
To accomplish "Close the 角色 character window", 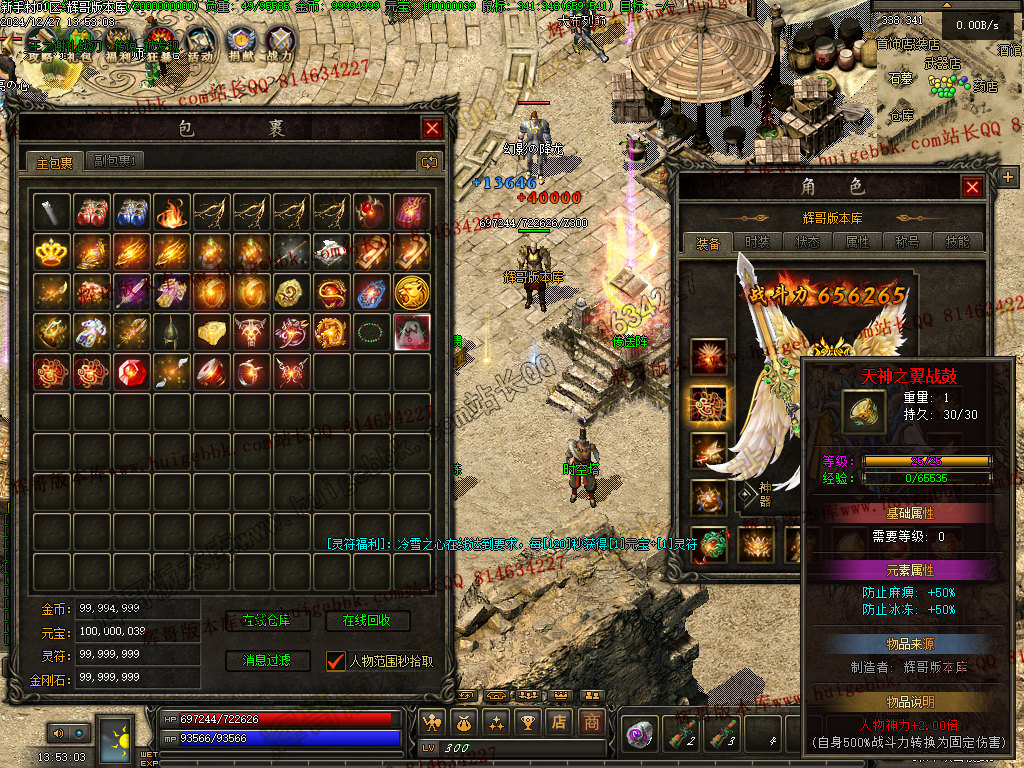I will [972, 187].
